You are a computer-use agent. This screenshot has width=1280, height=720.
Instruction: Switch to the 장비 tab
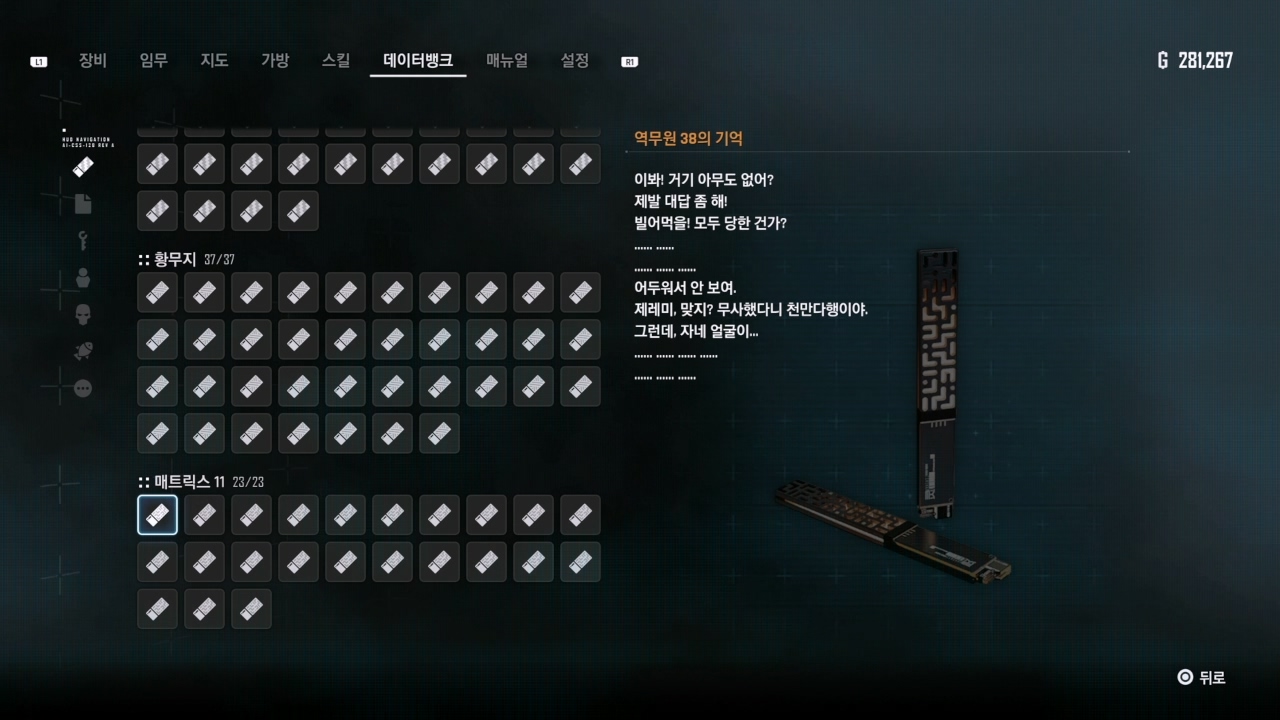[93, 60]
